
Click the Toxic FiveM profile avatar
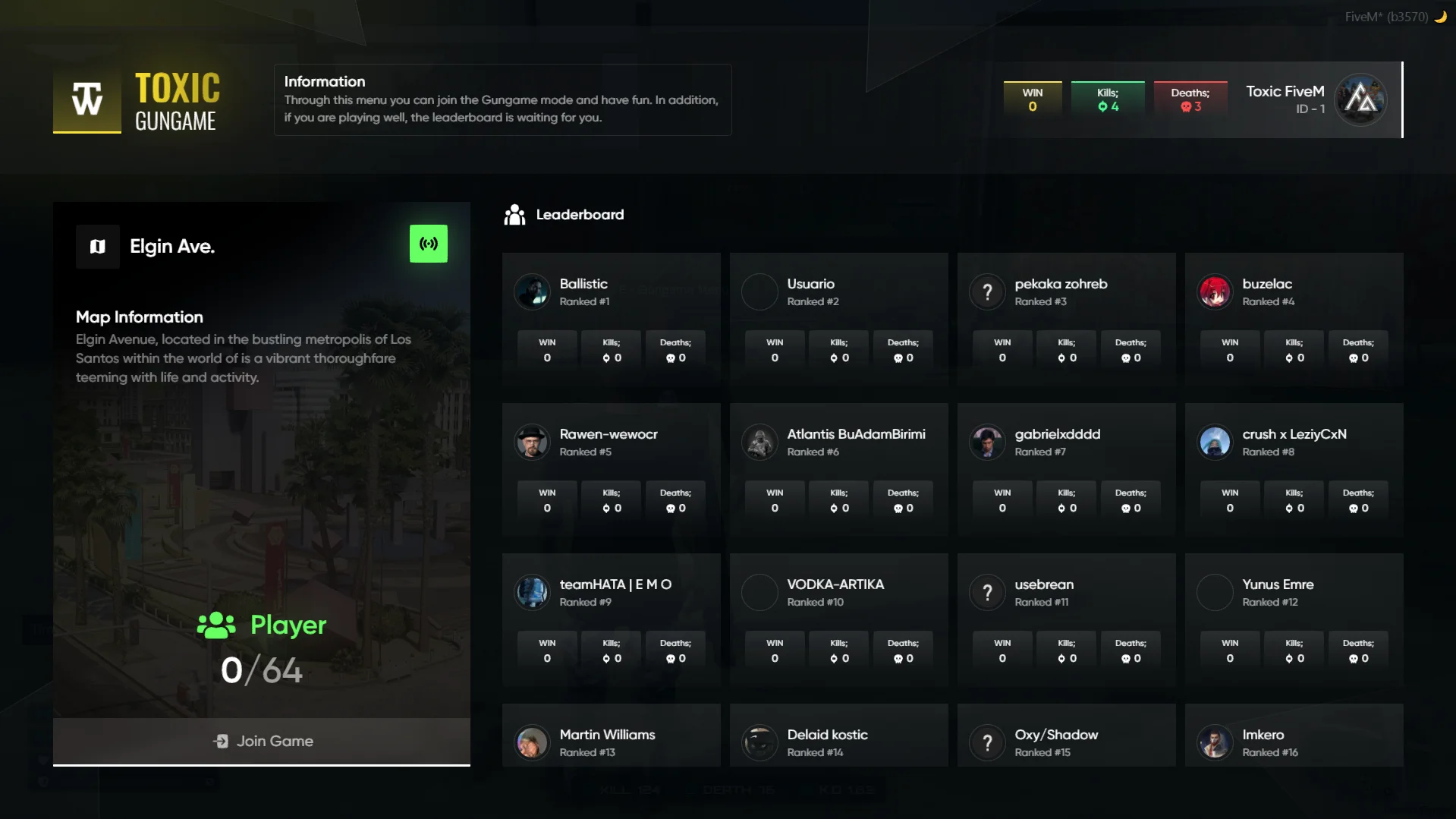1361,99
